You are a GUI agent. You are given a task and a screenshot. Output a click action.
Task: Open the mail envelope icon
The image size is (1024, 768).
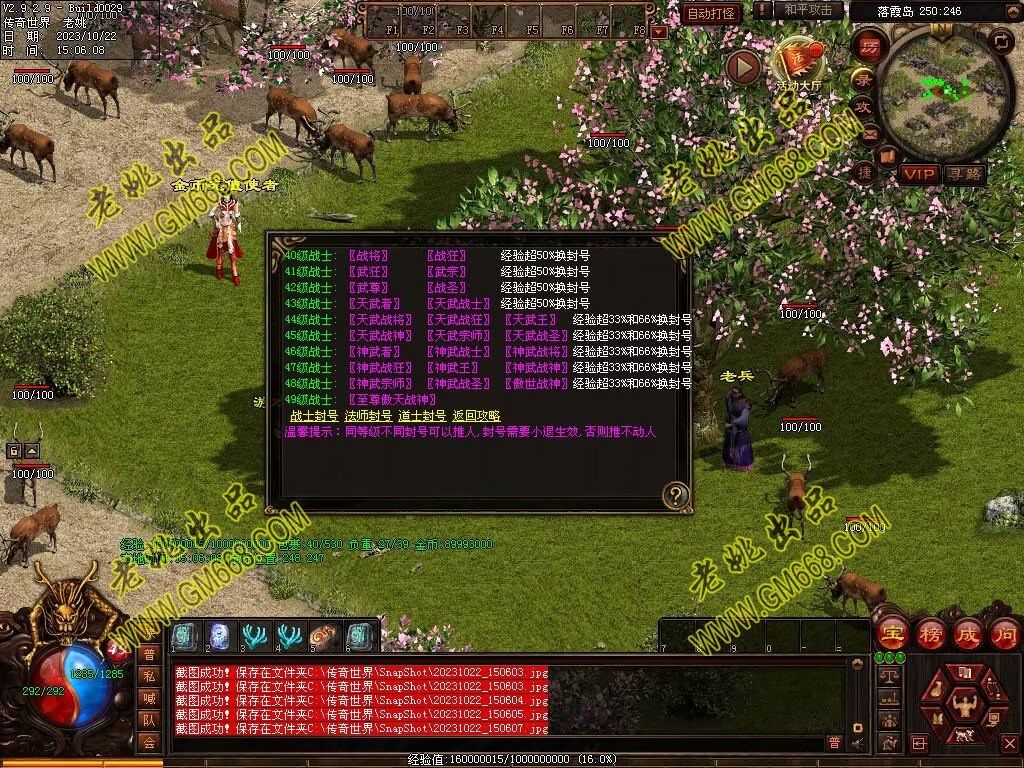869,133
